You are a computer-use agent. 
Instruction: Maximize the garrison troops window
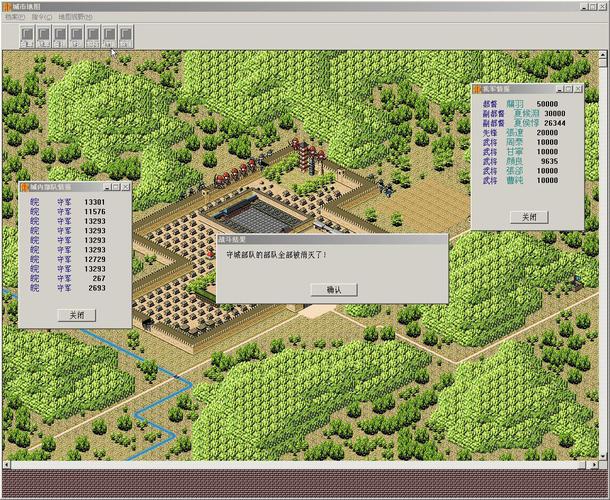tap(115, 186)
